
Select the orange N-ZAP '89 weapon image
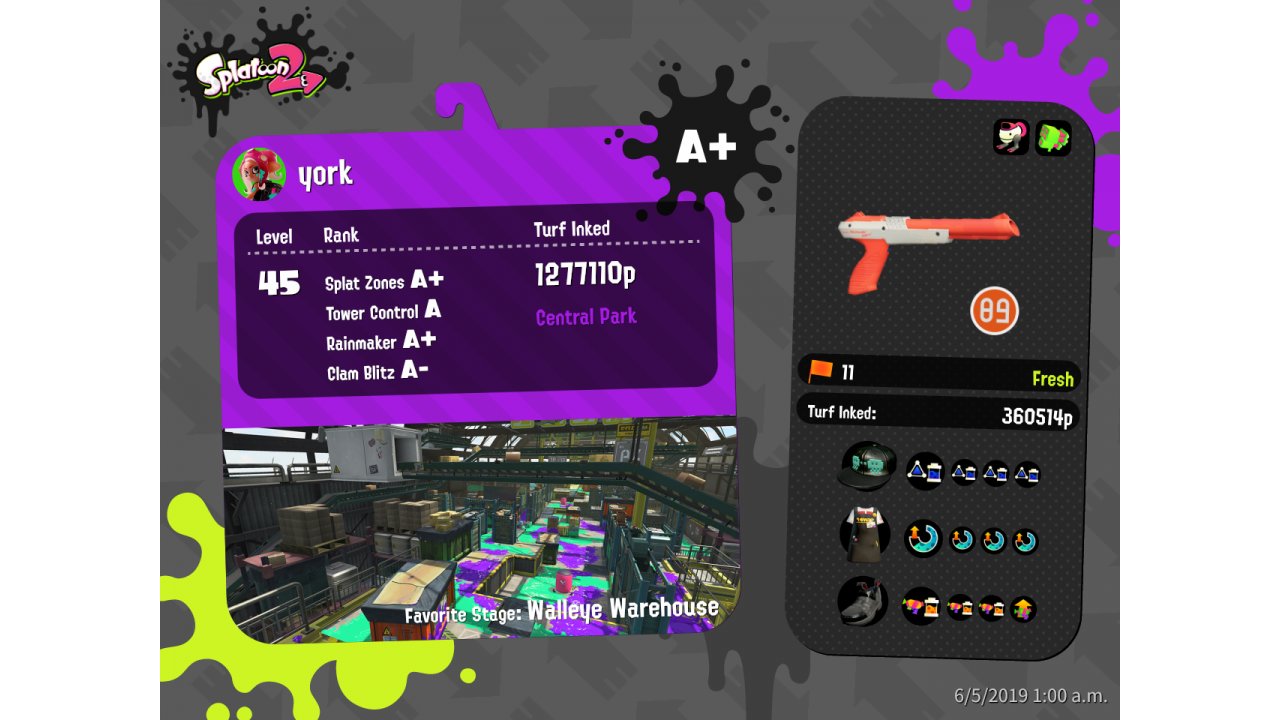pos(927,244)
